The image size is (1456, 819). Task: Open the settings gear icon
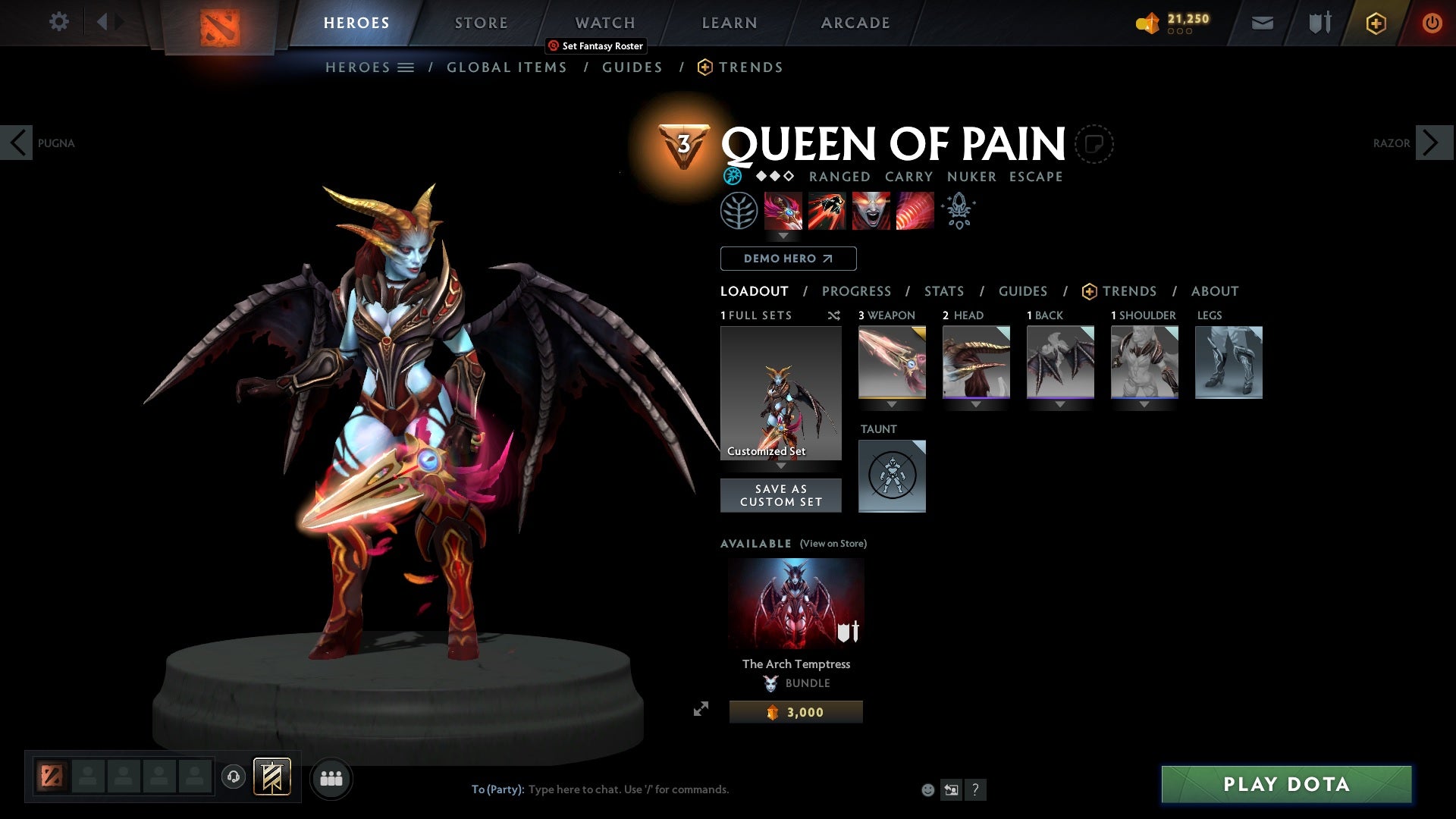58,22
